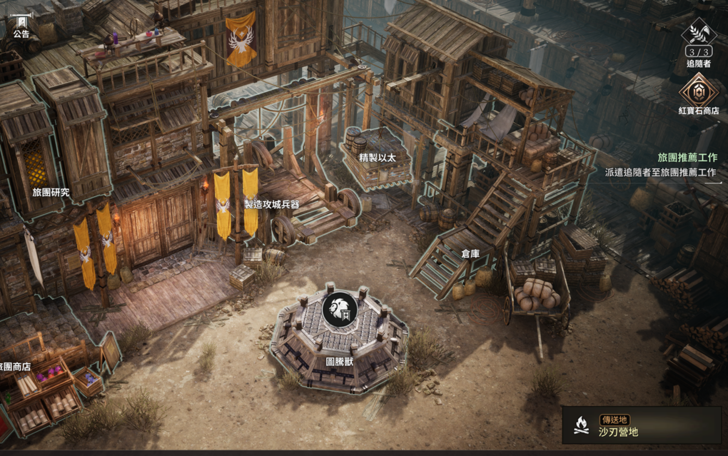Open the 倉庫 warehouse label
This screenshot has width=728, height=456.
click(471, 254)
